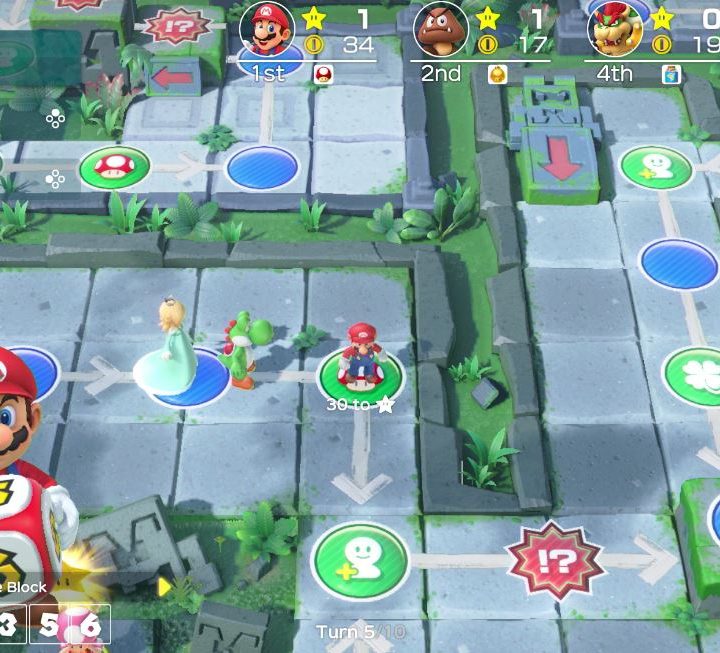Select Bowser's player portrait
720x653 pixels.
click(x=615, y=29)
